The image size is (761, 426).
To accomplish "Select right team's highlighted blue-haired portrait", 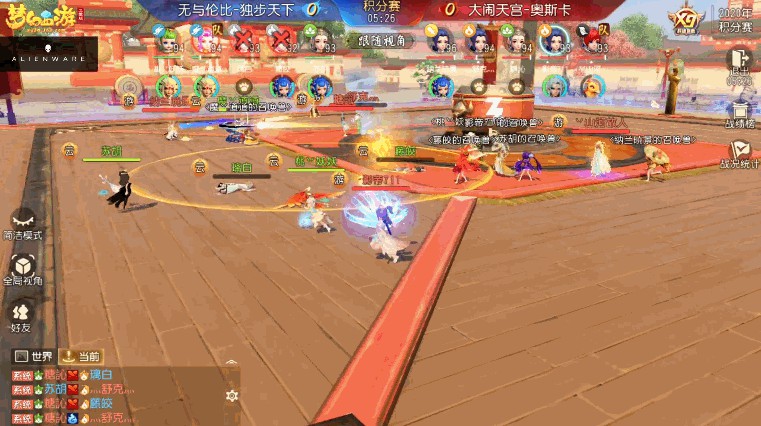I will 552,39.
